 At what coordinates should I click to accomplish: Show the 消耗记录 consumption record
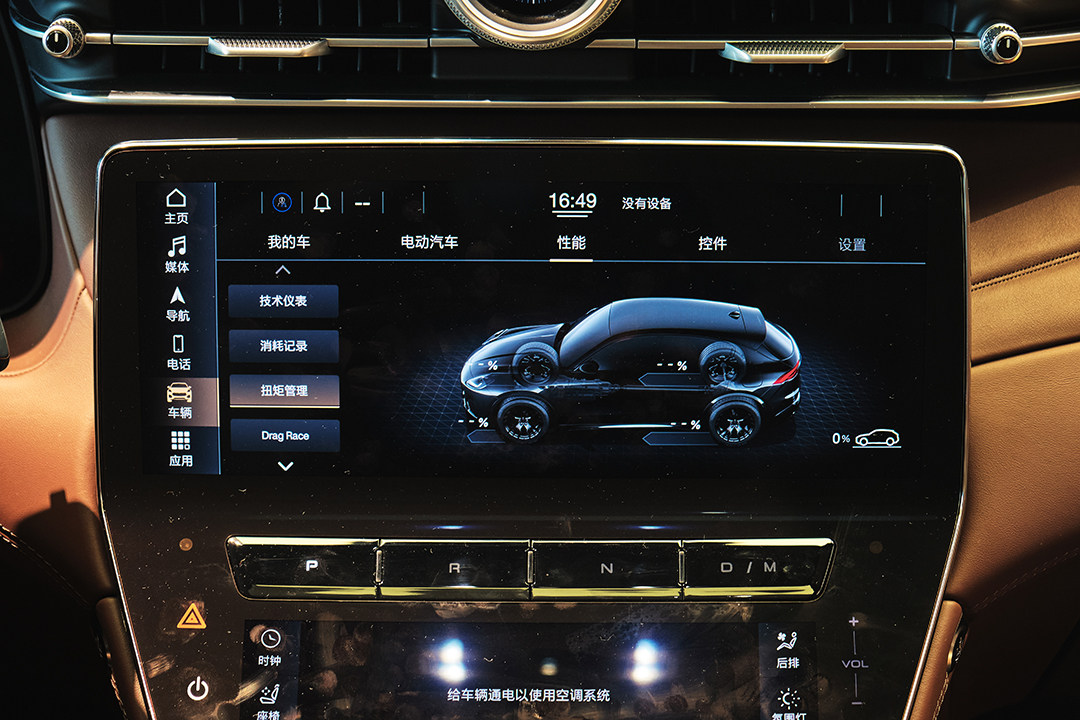pos(284,346)
